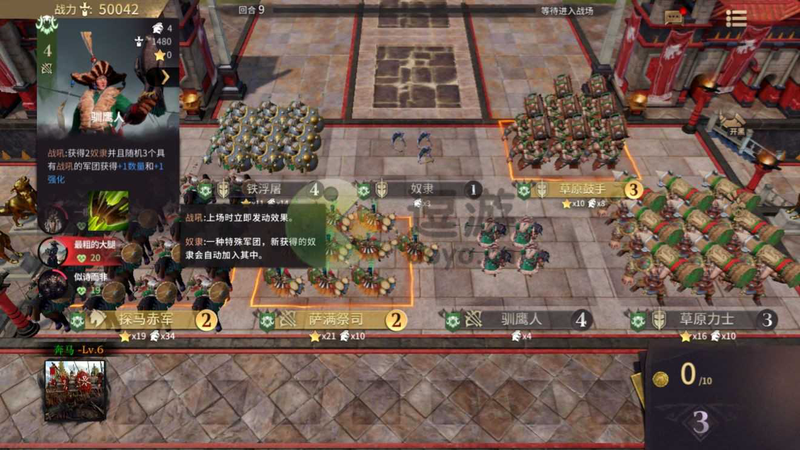The width and height of the screenshot is (800, 450).
Task: Select the 草原鼓手 unit label
Action: point(580,188)
